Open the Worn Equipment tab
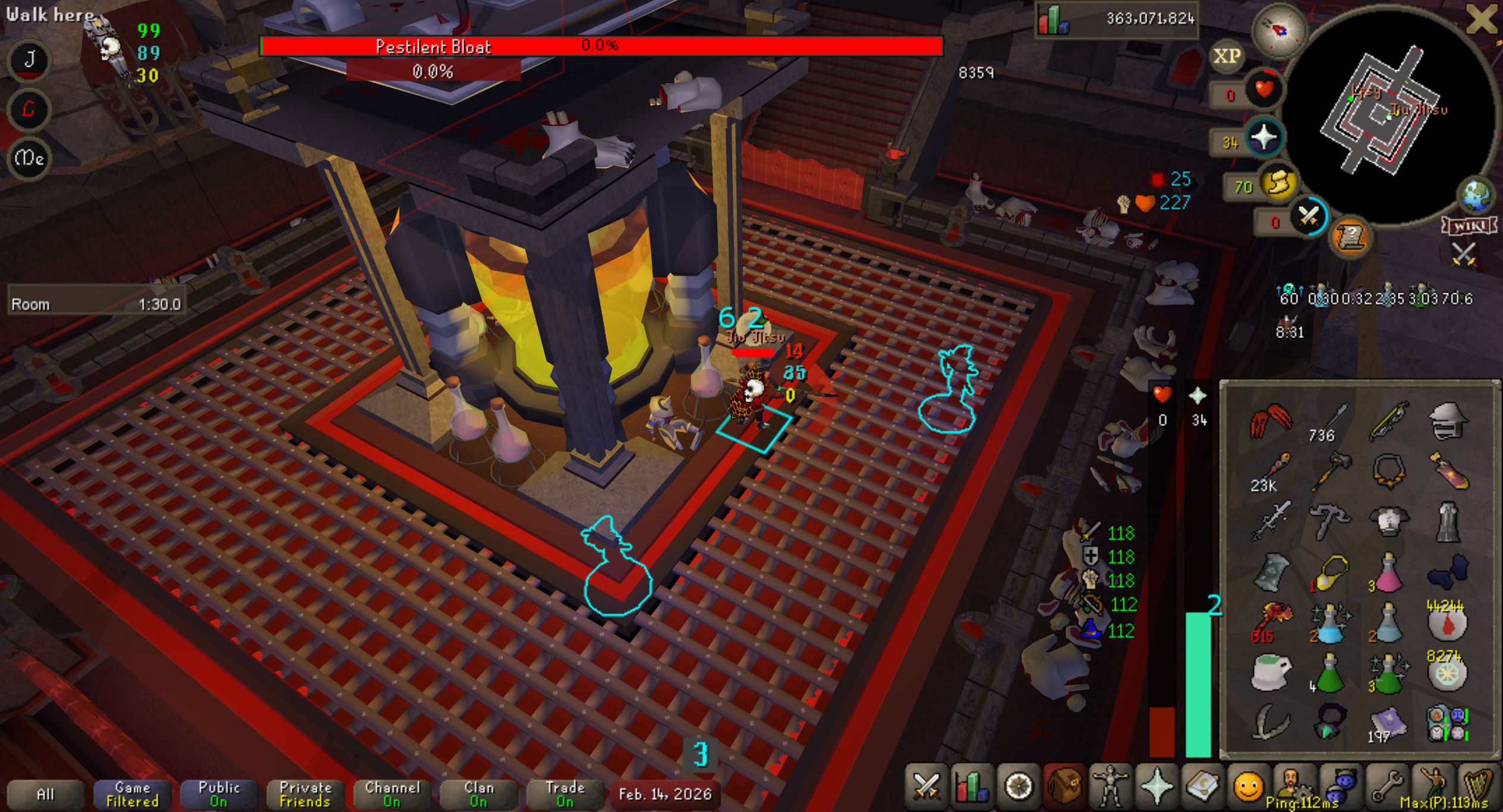Screen dimensions: 1503x812 [1110, 787]
